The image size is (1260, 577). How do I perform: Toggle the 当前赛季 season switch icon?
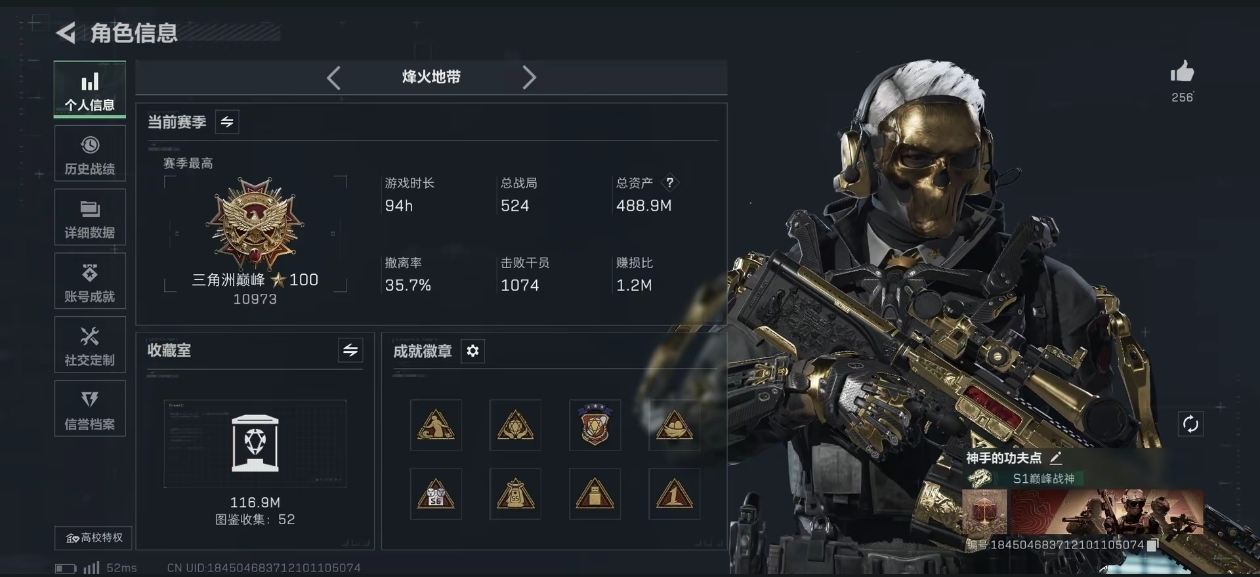227,122
